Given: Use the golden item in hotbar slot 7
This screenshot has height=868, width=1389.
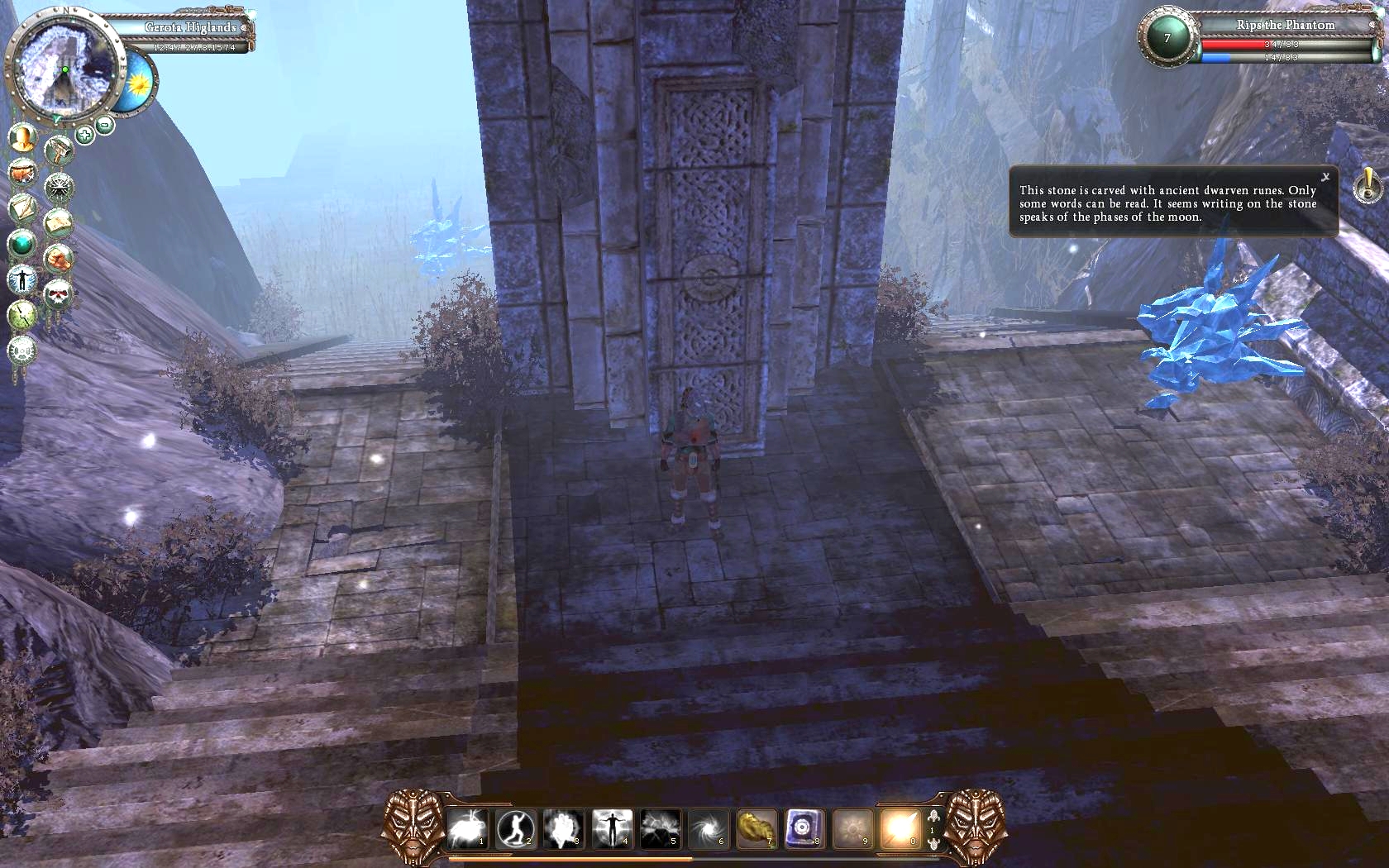Looking at the screenshot, I should tap(756, 827).
